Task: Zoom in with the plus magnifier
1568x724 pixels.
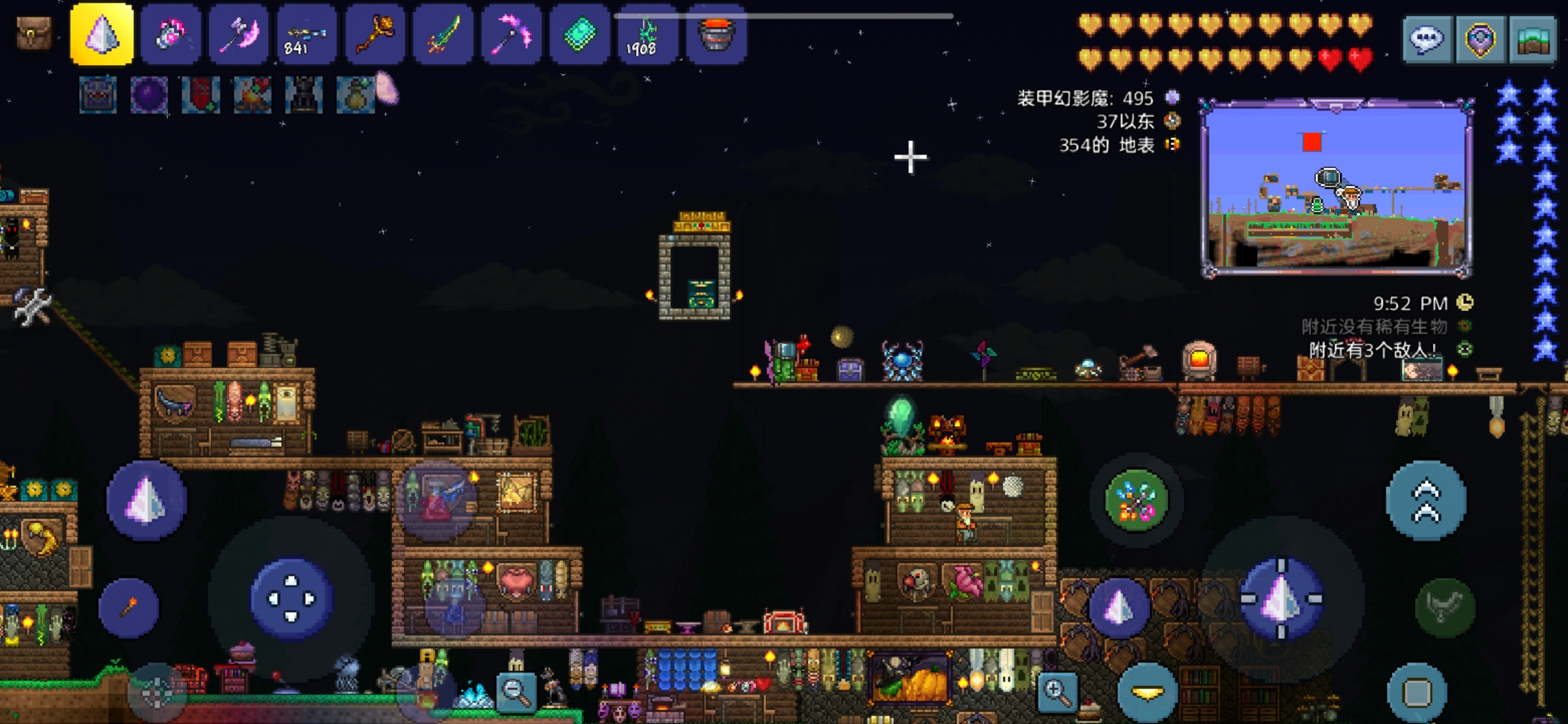Action: pyautogui.click(x=1057, y=691)
